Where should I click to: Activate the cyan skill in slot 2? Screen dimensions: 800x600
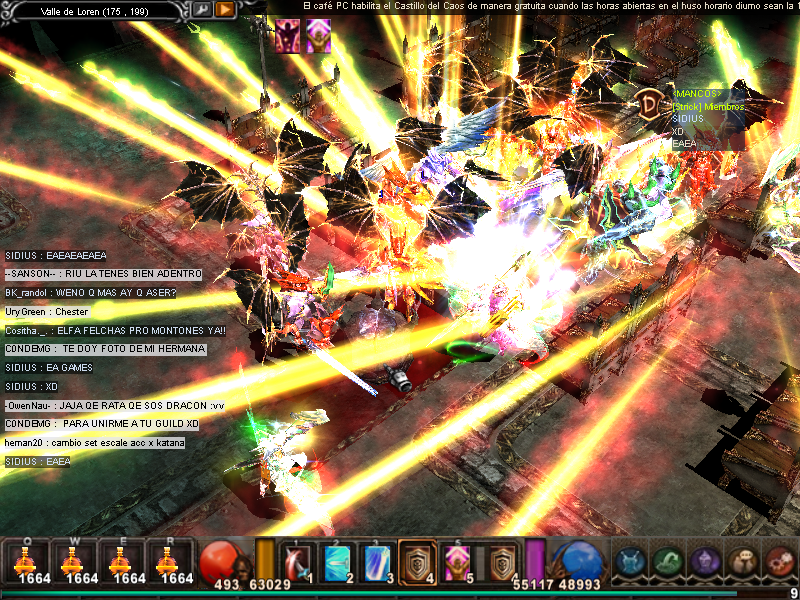click(x=337, y=562)
